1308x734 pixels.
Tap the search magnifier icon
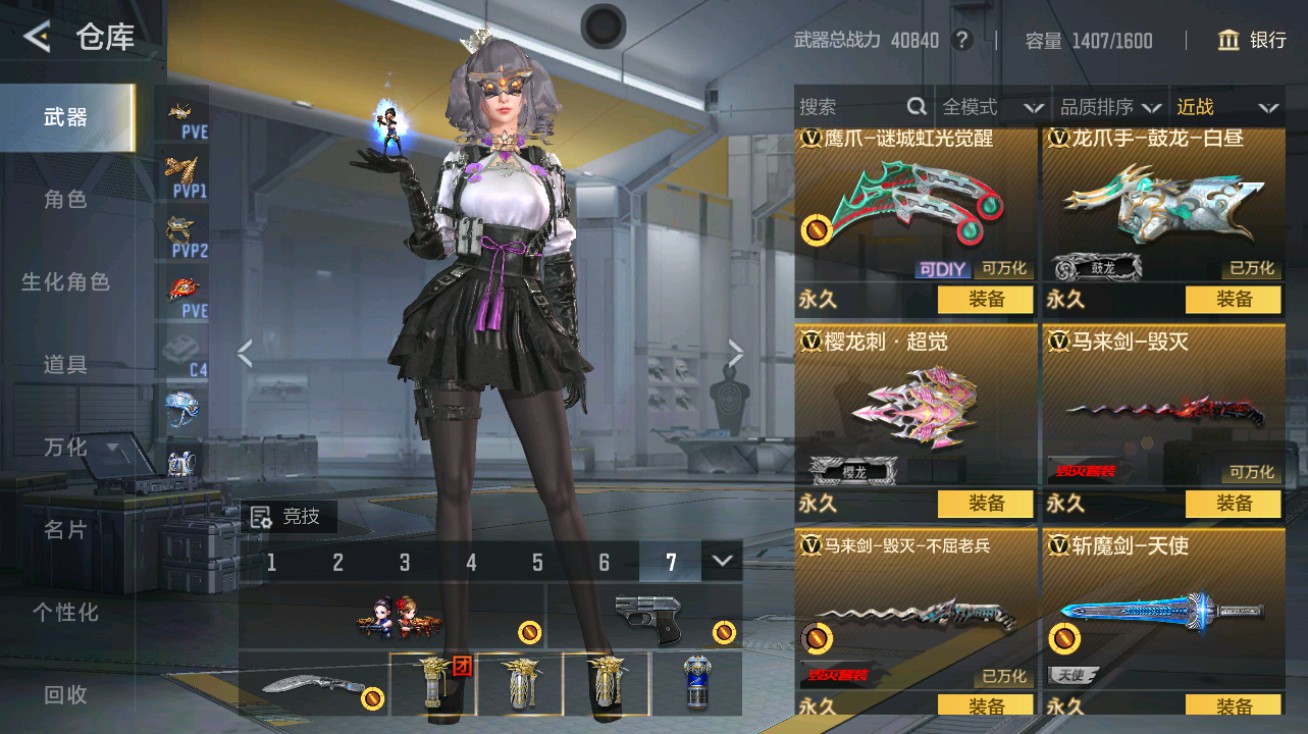[915, 104]
